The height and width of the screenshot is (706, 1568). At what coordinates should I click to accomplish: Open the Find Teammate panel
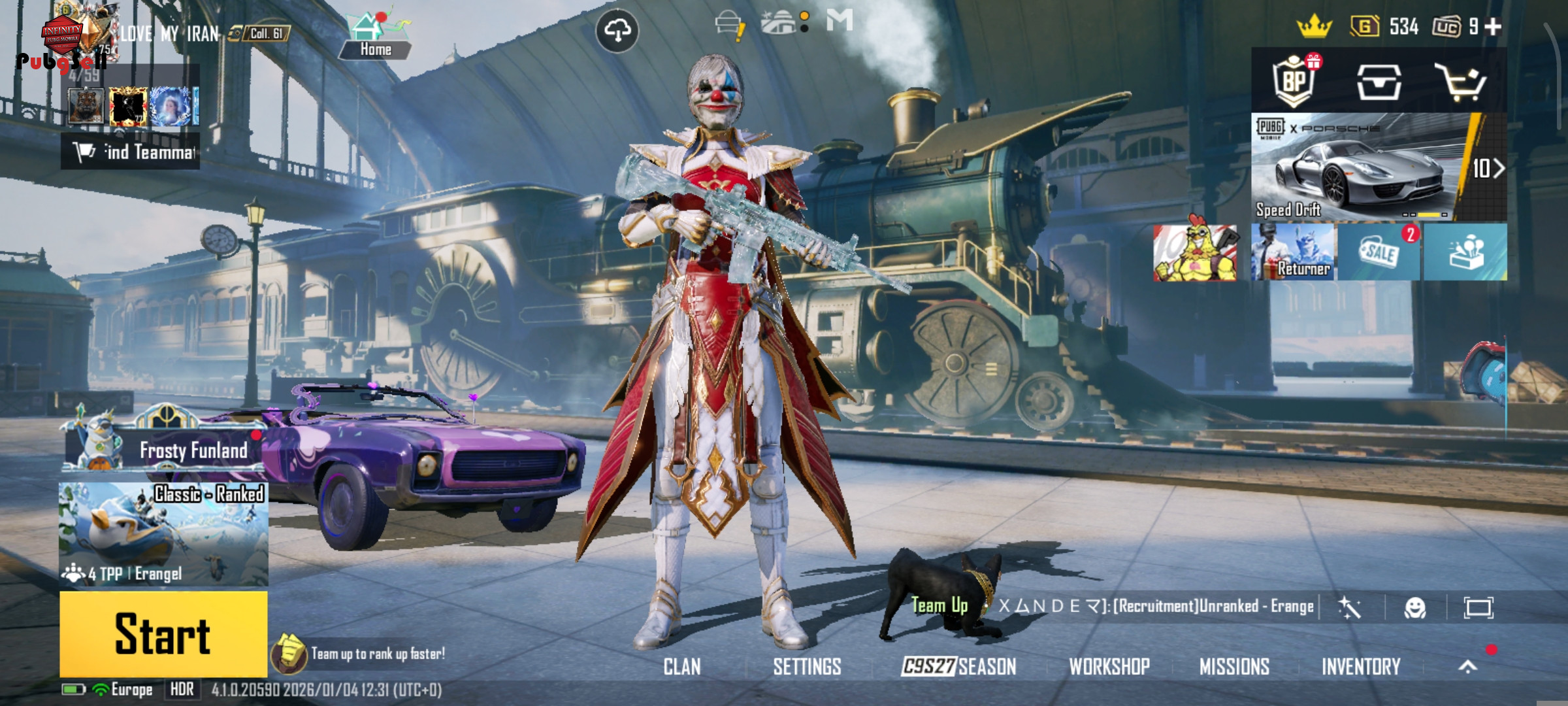point(131,152)
